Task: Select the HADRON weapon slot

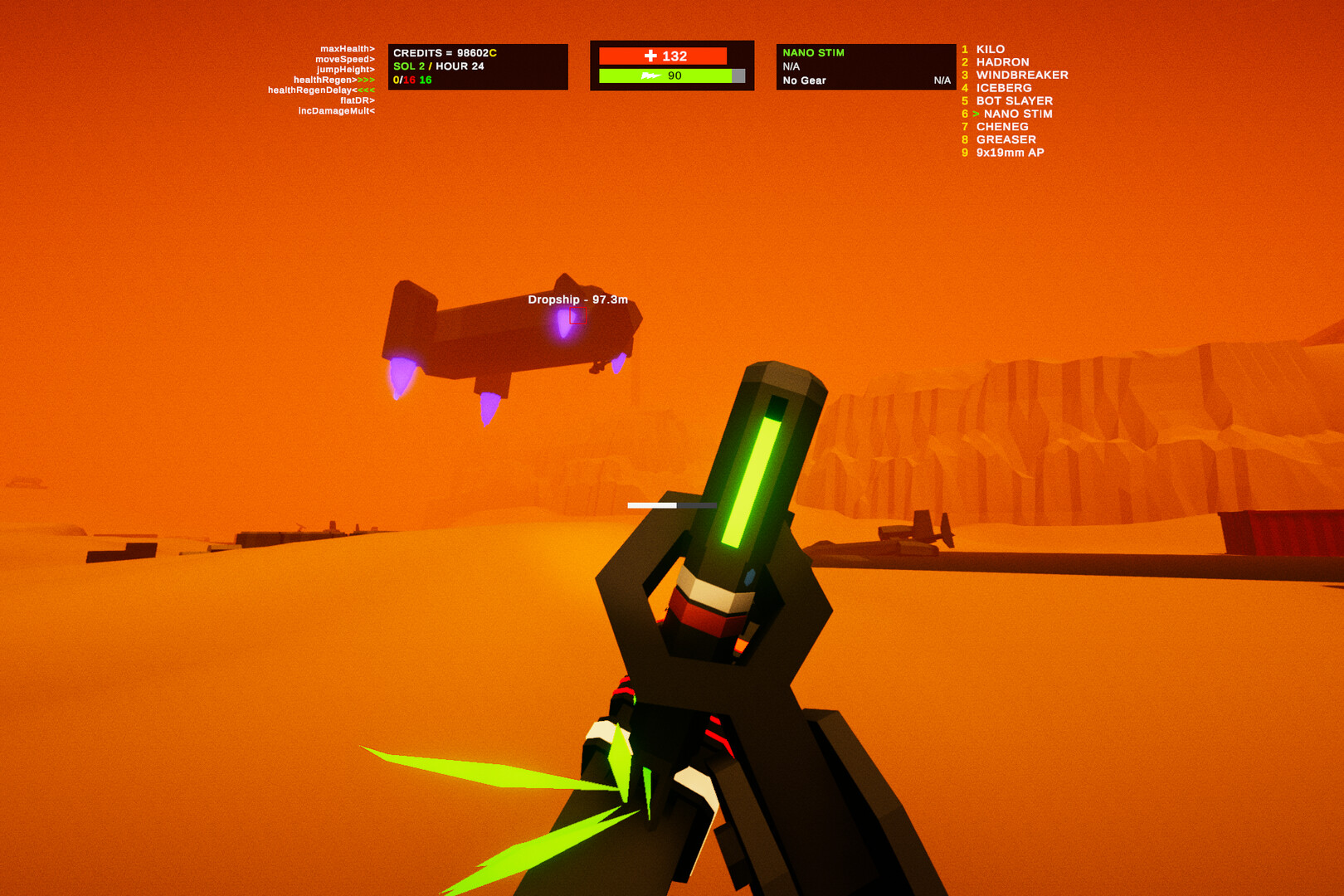Action: point(1002,61)
